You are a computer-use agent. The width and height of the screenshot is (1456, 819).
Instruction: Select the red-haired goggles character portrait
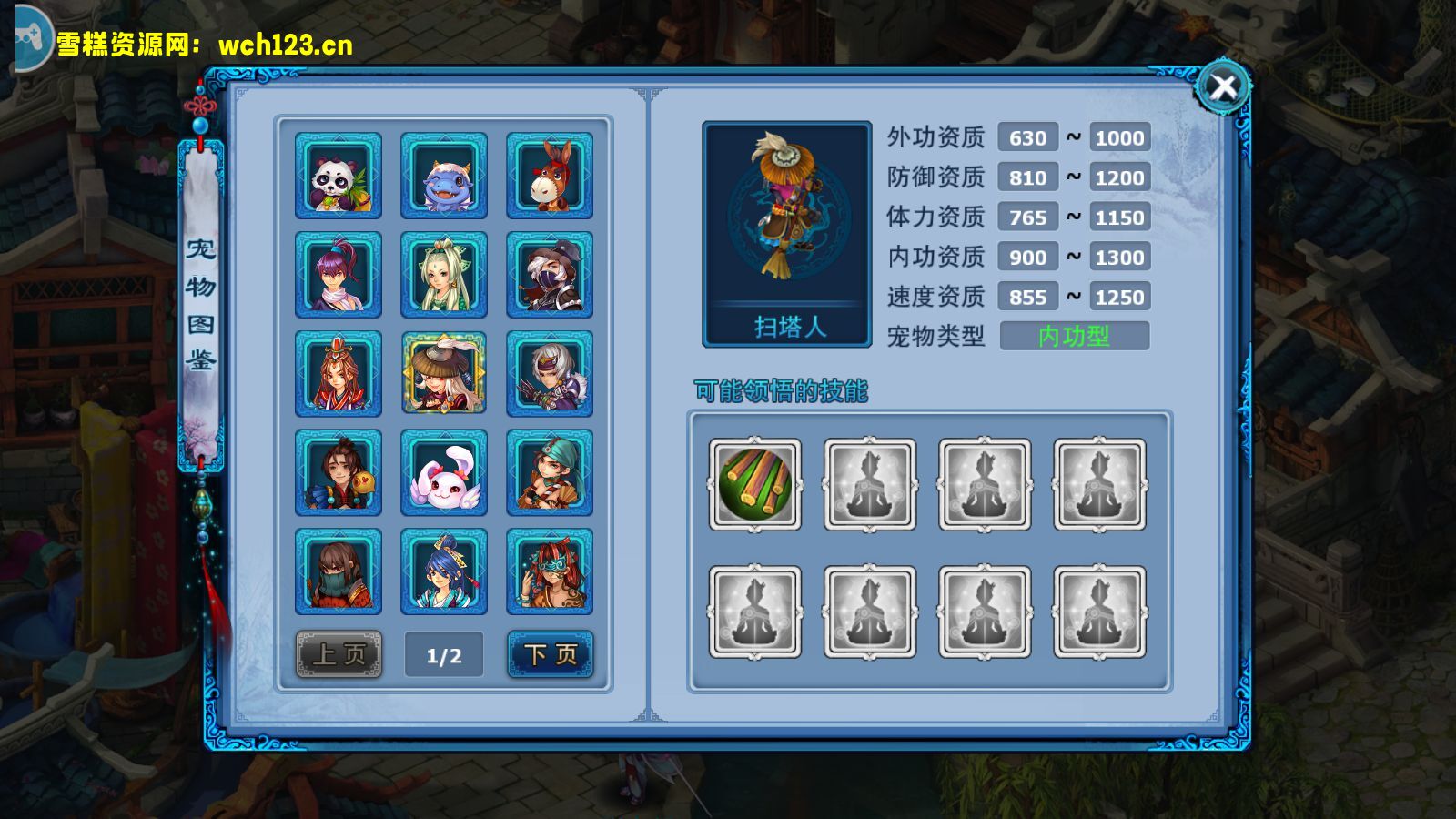click(x=550, y=572)
